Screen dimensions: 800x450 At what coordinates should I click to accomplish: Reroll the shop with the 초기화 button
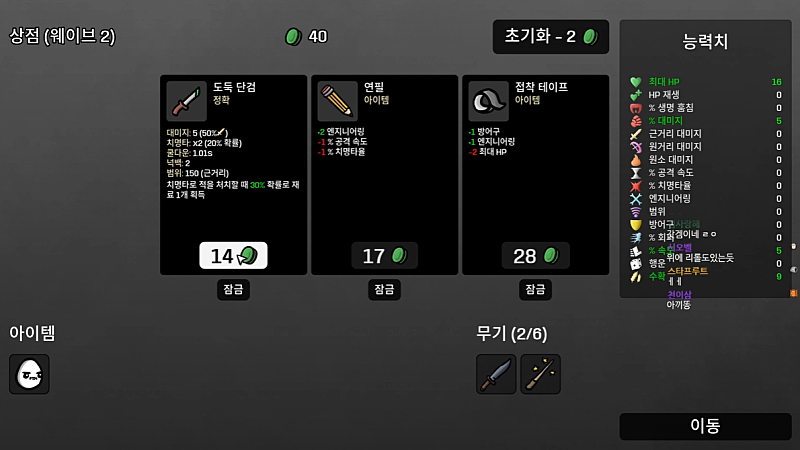[550, 37]
